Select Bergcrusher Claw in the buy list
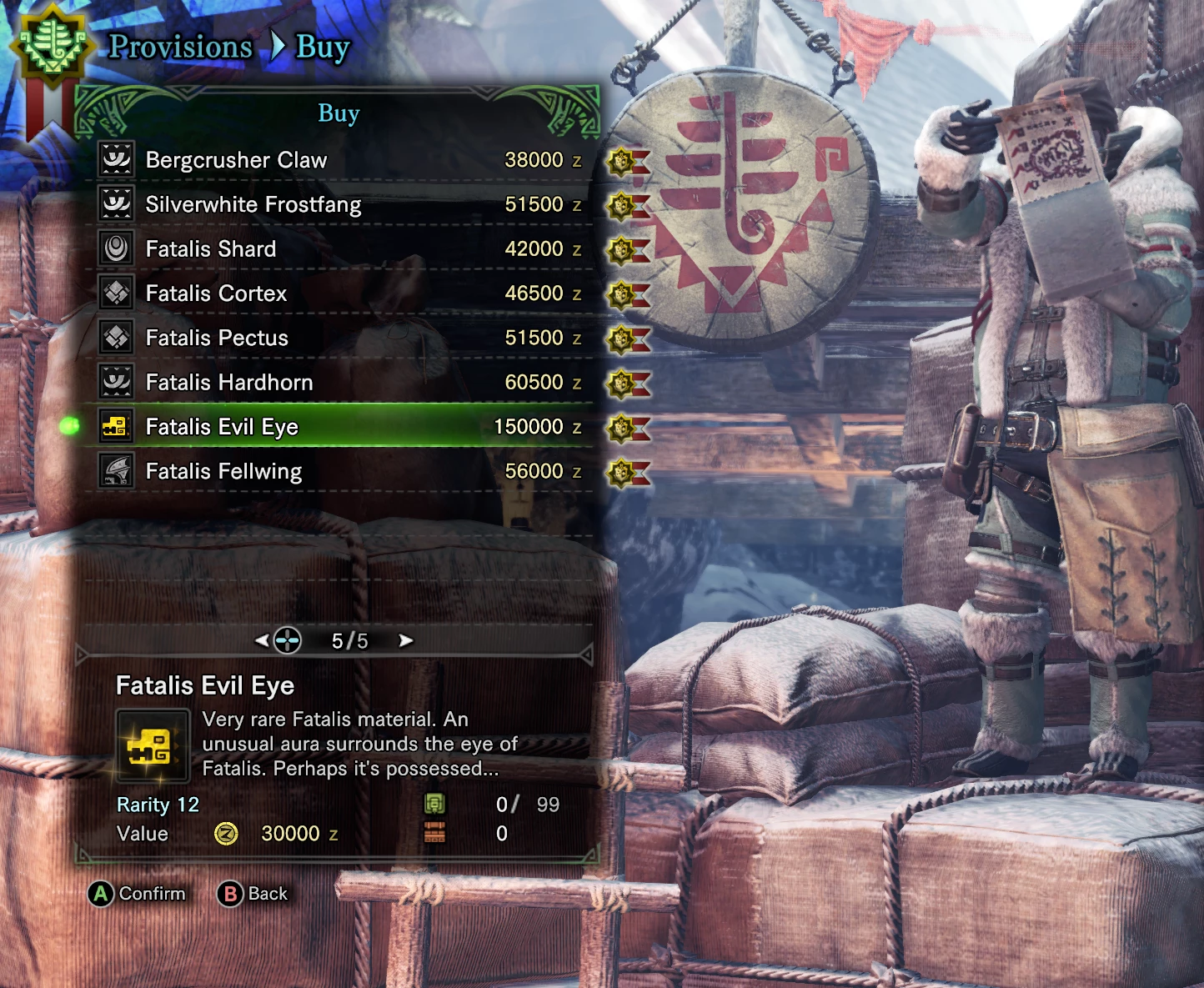Screen dimensions: 1204x988 236,160
